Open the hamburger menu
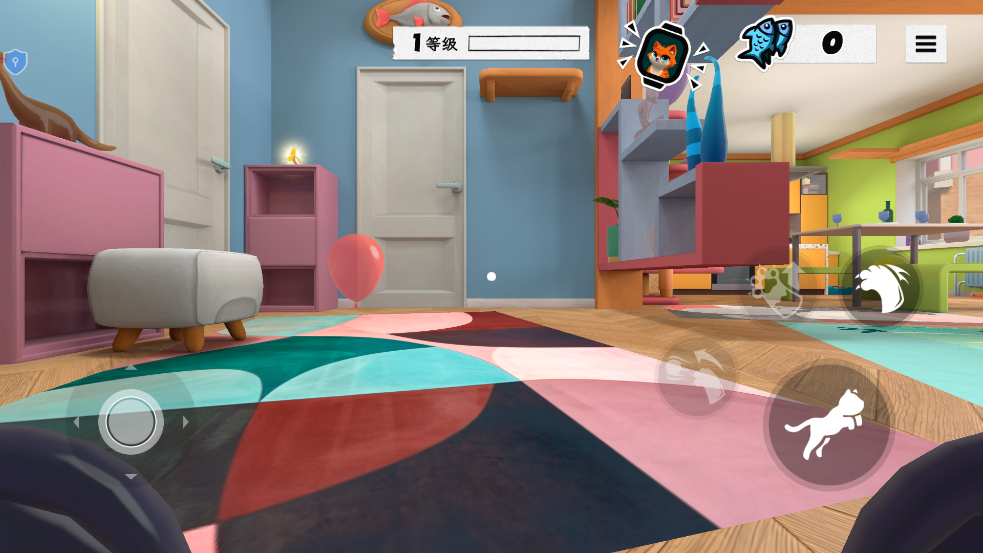The width and height of the screenshot is (983, 553). [x=925, y=44]
